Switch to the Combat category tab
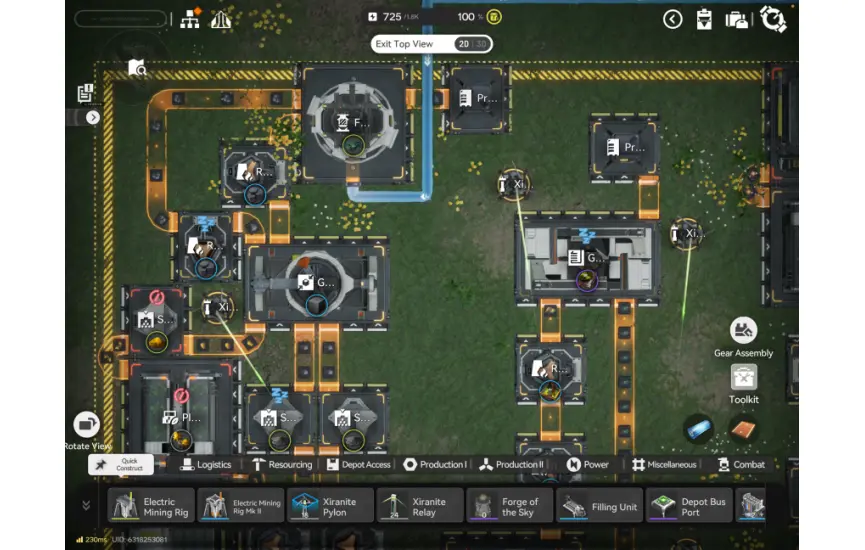 click(x=741, y=464)
